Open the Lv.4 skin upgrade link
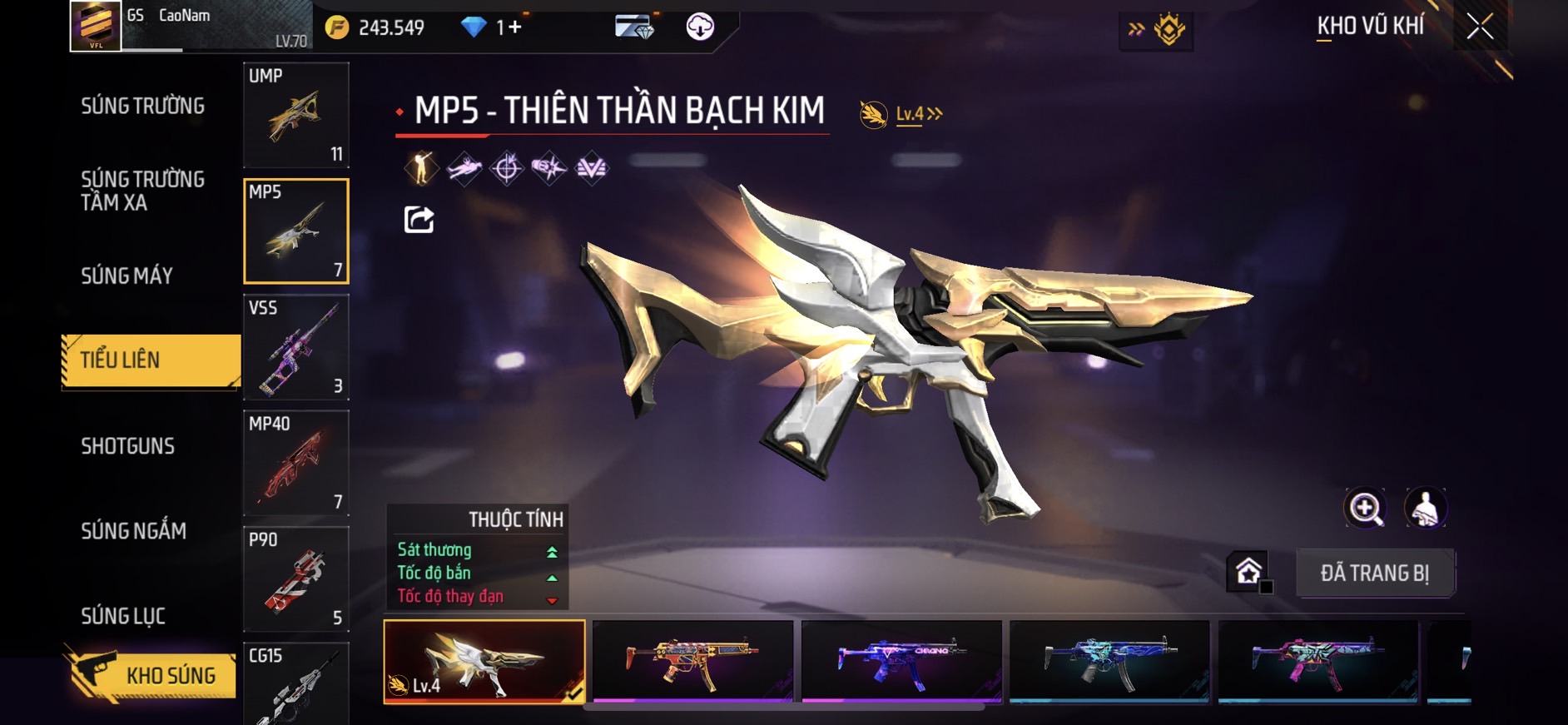The image size is (1568, 725). (918, 114)
